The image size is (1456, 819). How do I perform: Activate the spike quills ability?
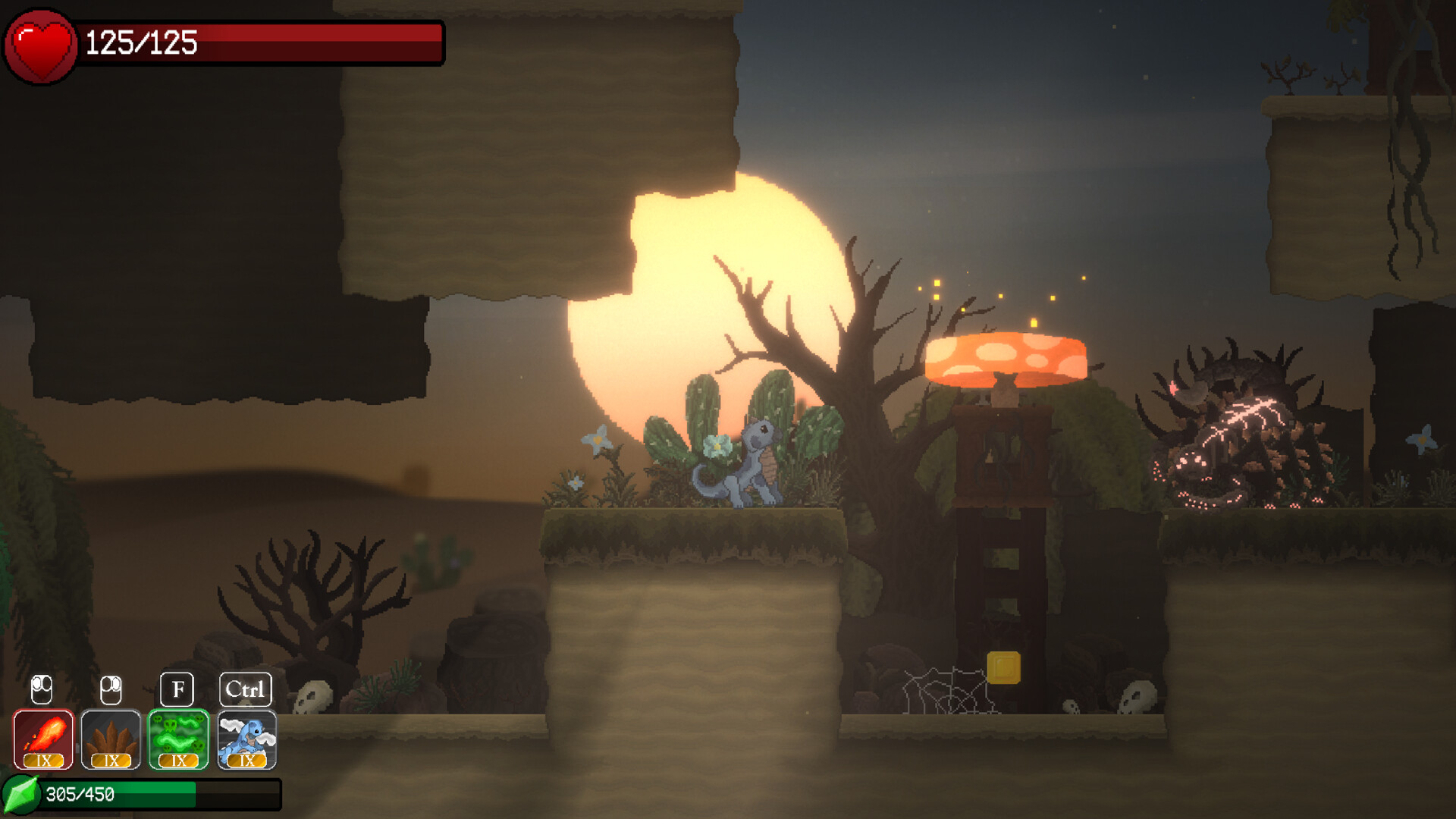109,736
